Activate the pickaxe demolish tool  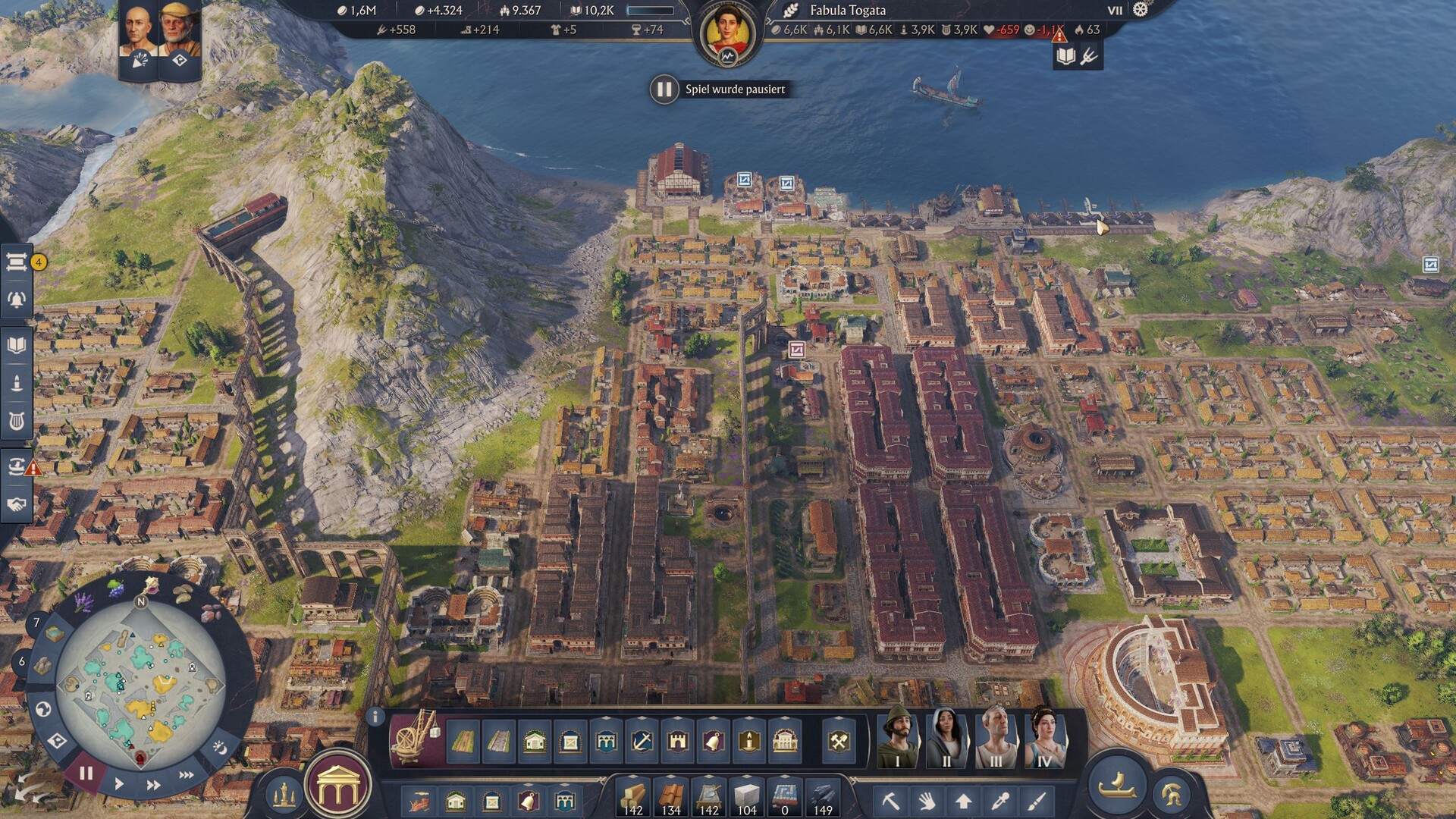click(x=890, y=800)
